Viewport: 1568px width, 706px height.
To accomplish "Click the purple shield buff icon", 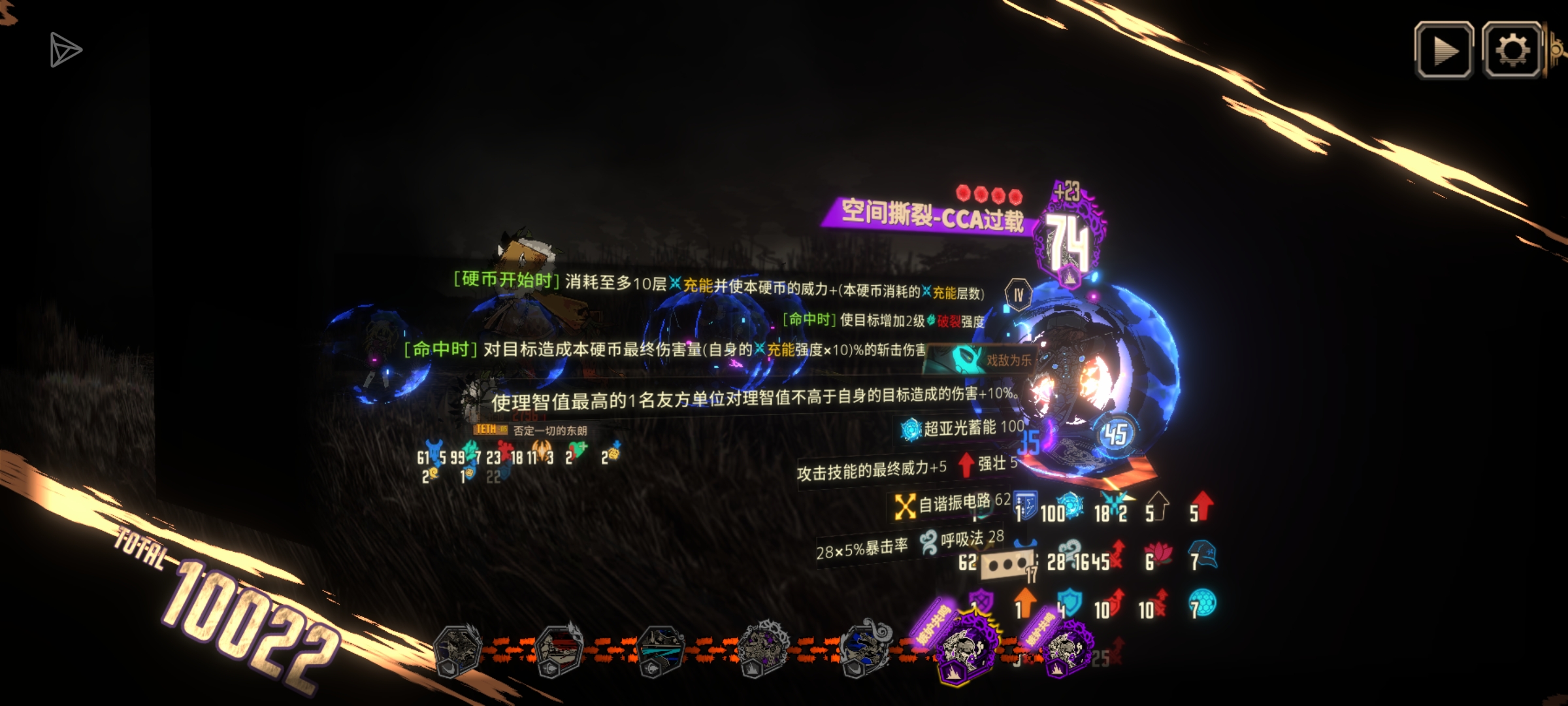I will click(980, 600).
